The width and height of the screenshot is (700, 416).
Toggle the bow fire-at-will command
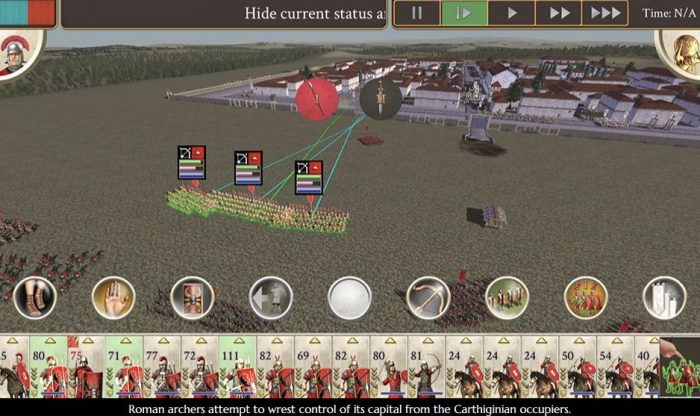[428, 298]
